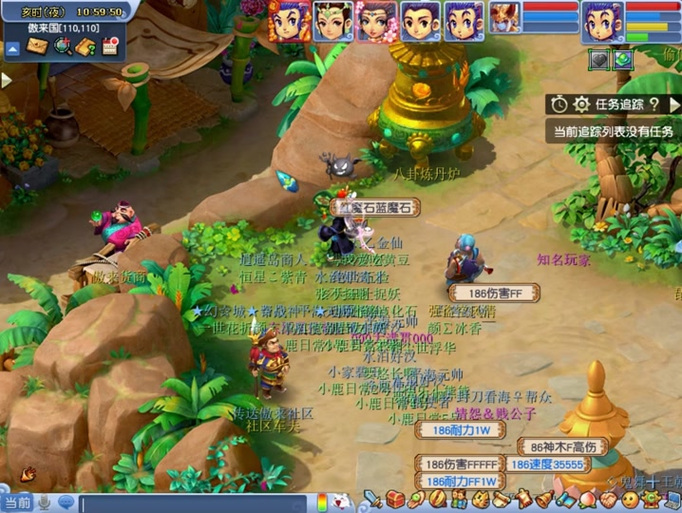Viewport: 682px width, 513px height.
Task: Expand the left edge arrow panel
Action: tap(6, 79)
